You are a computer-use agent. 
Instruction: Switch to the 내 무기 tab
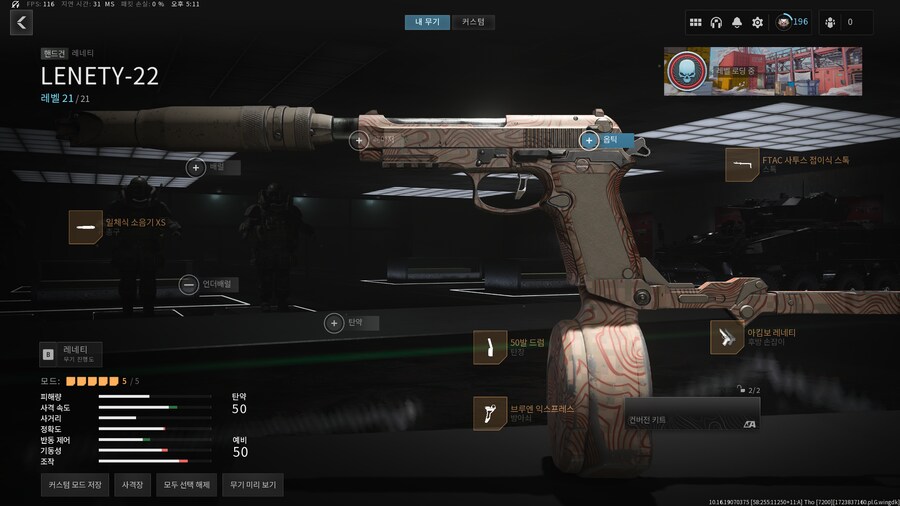point(427,22)
